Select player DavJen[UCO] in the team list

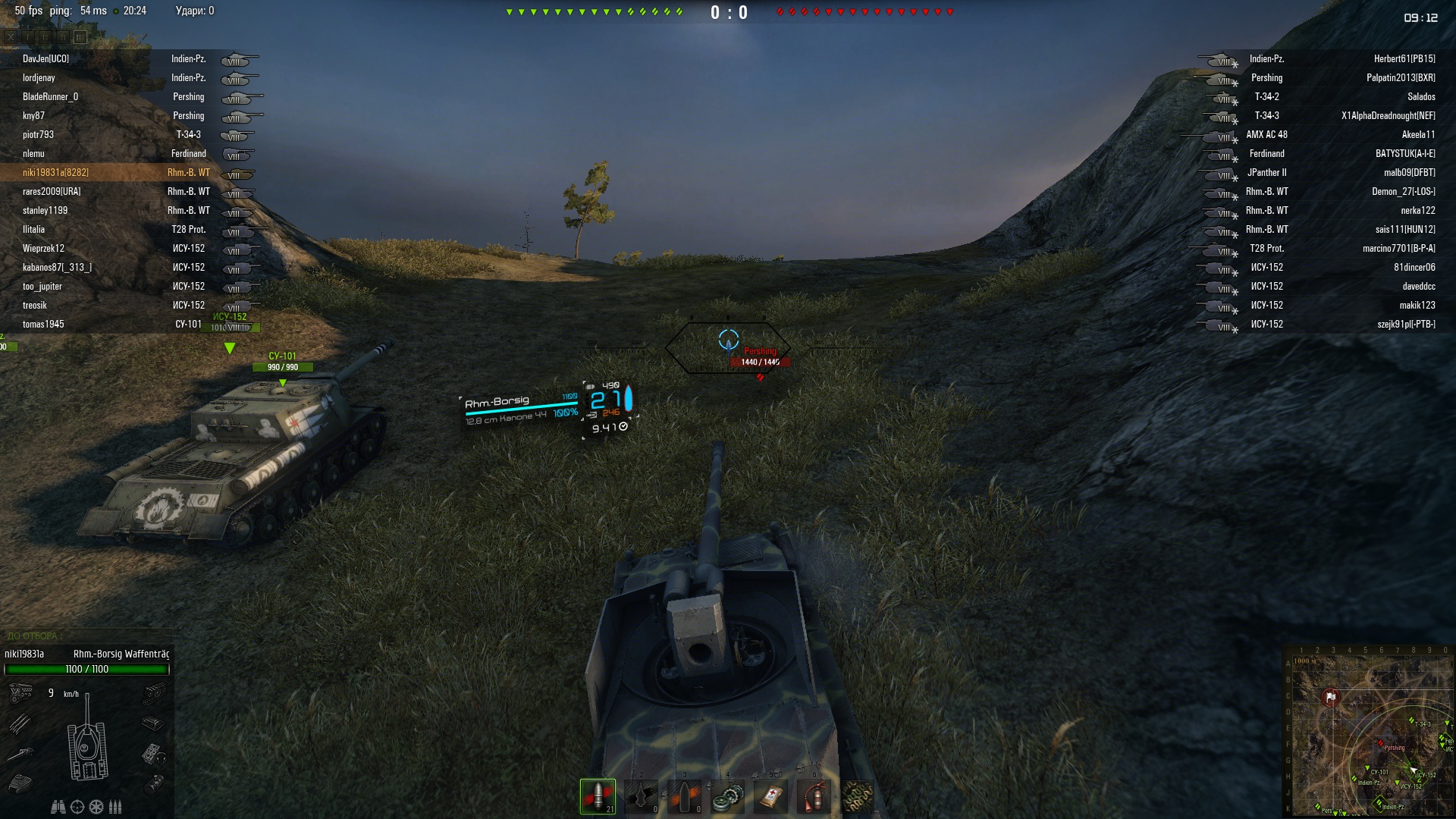[x=45, y=59]
